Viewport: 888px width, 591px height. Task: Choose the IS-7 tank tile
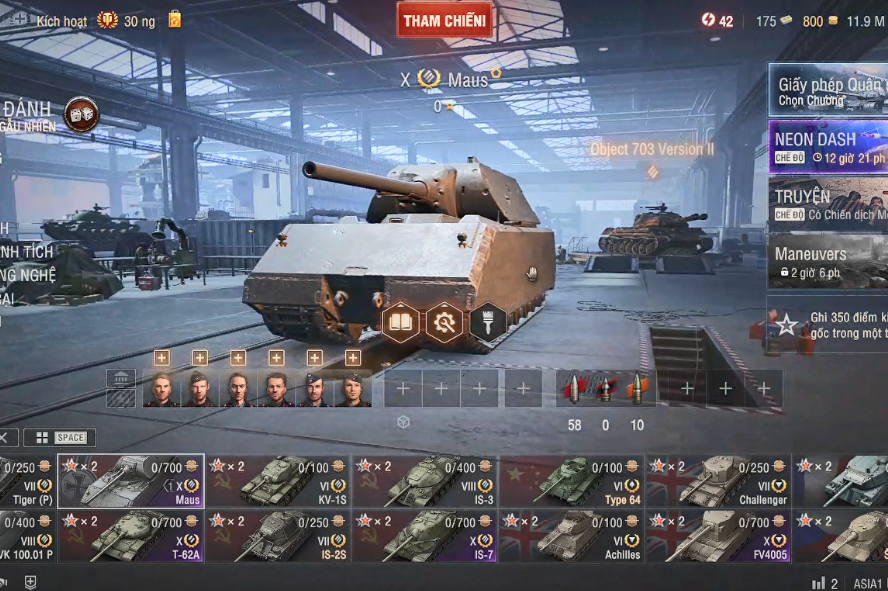click(x=424, y=535)
